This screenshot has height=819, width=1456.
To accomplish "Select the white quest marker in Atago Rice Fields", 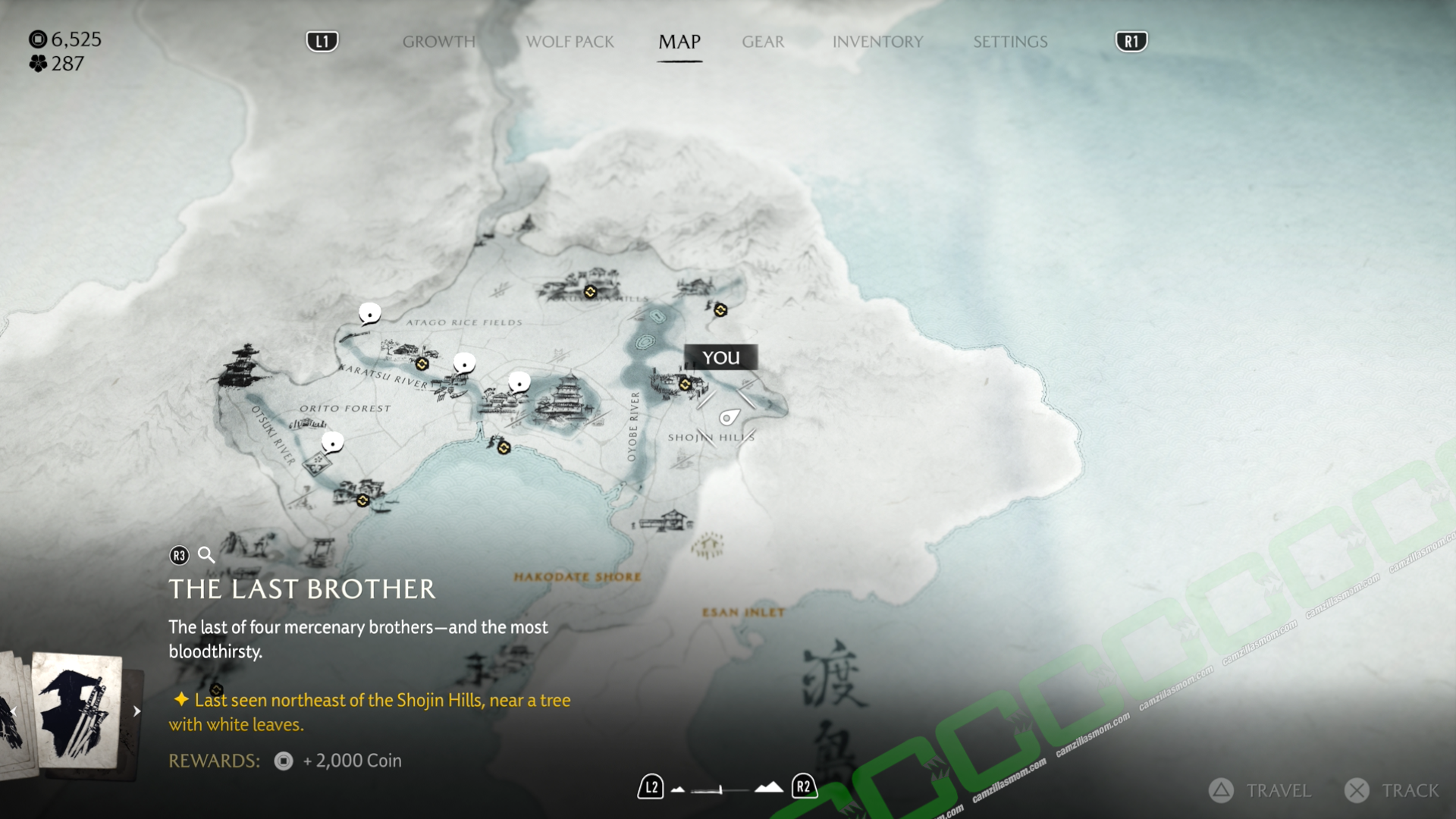I will pos(369,313).
